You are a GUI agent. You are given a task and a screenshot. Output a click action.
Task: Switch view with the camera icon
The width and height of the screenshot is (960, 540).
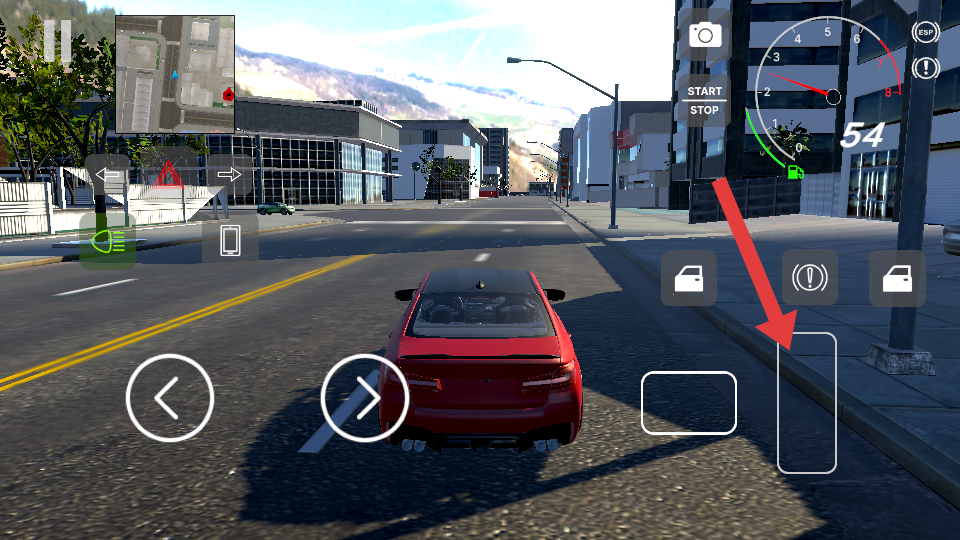[x=705, y=36]
